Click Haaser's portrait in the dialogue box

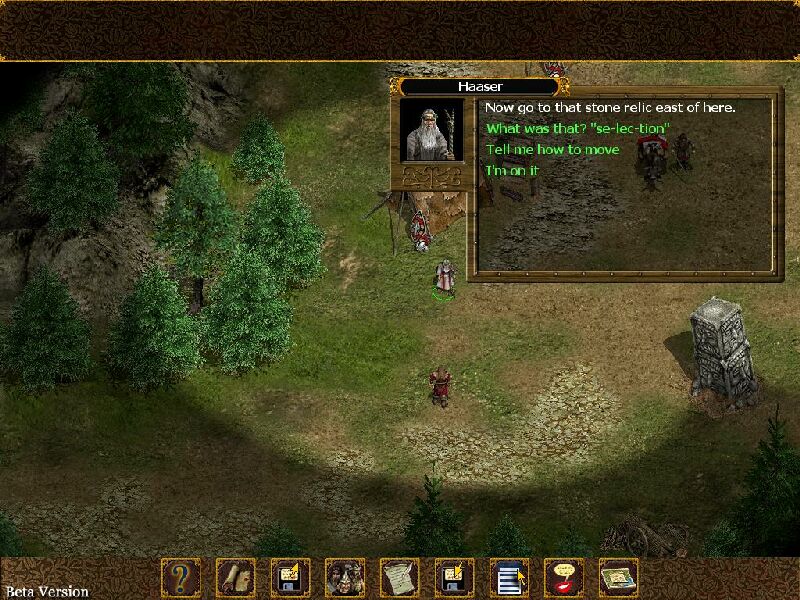pos(432,130)
